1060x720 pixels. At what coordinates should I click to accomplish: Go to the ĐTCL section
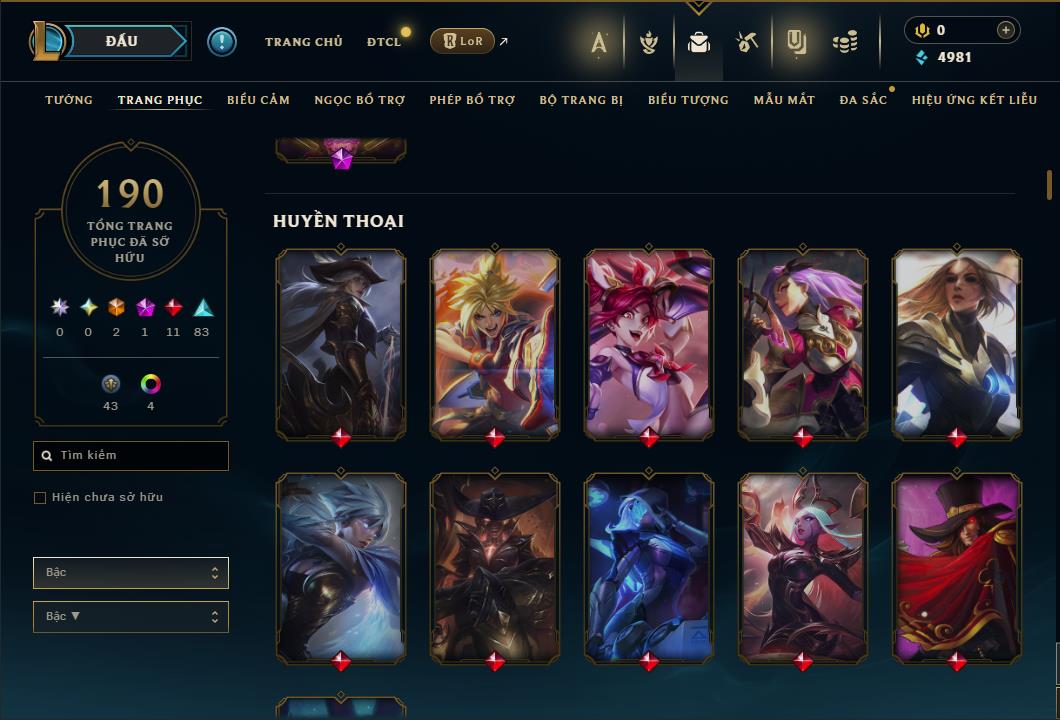(x=384, y=42)
